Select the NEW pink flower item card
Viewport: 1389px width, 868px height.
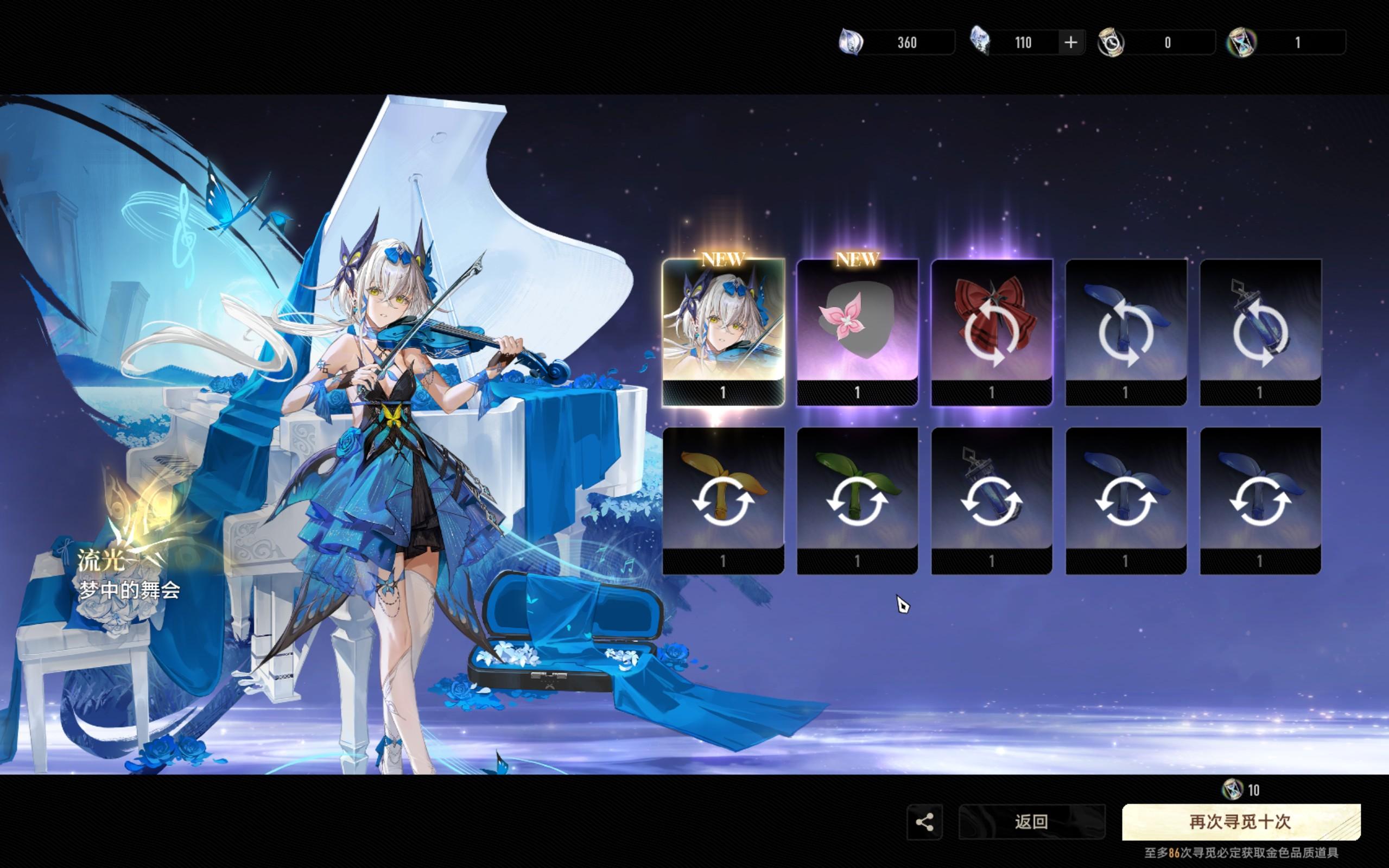[x=857, y=332]
